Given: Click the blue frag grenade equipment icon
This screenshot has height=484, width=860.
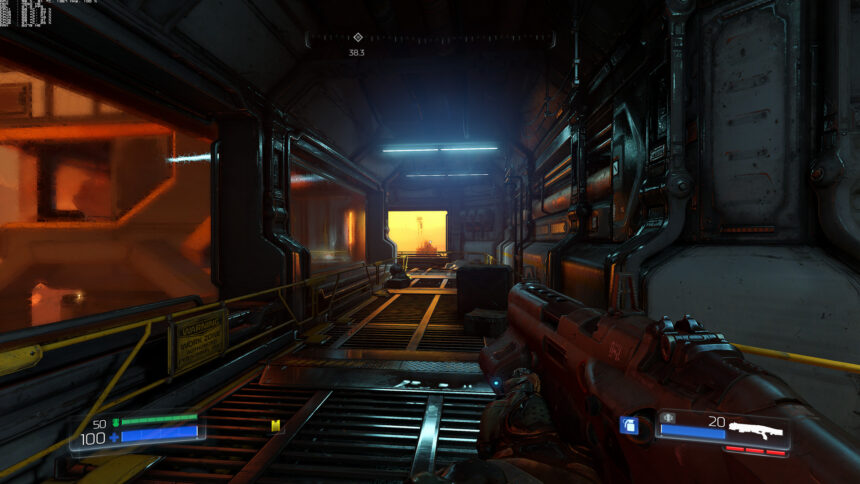Looking at the screenshot, I should pos(629,425).
